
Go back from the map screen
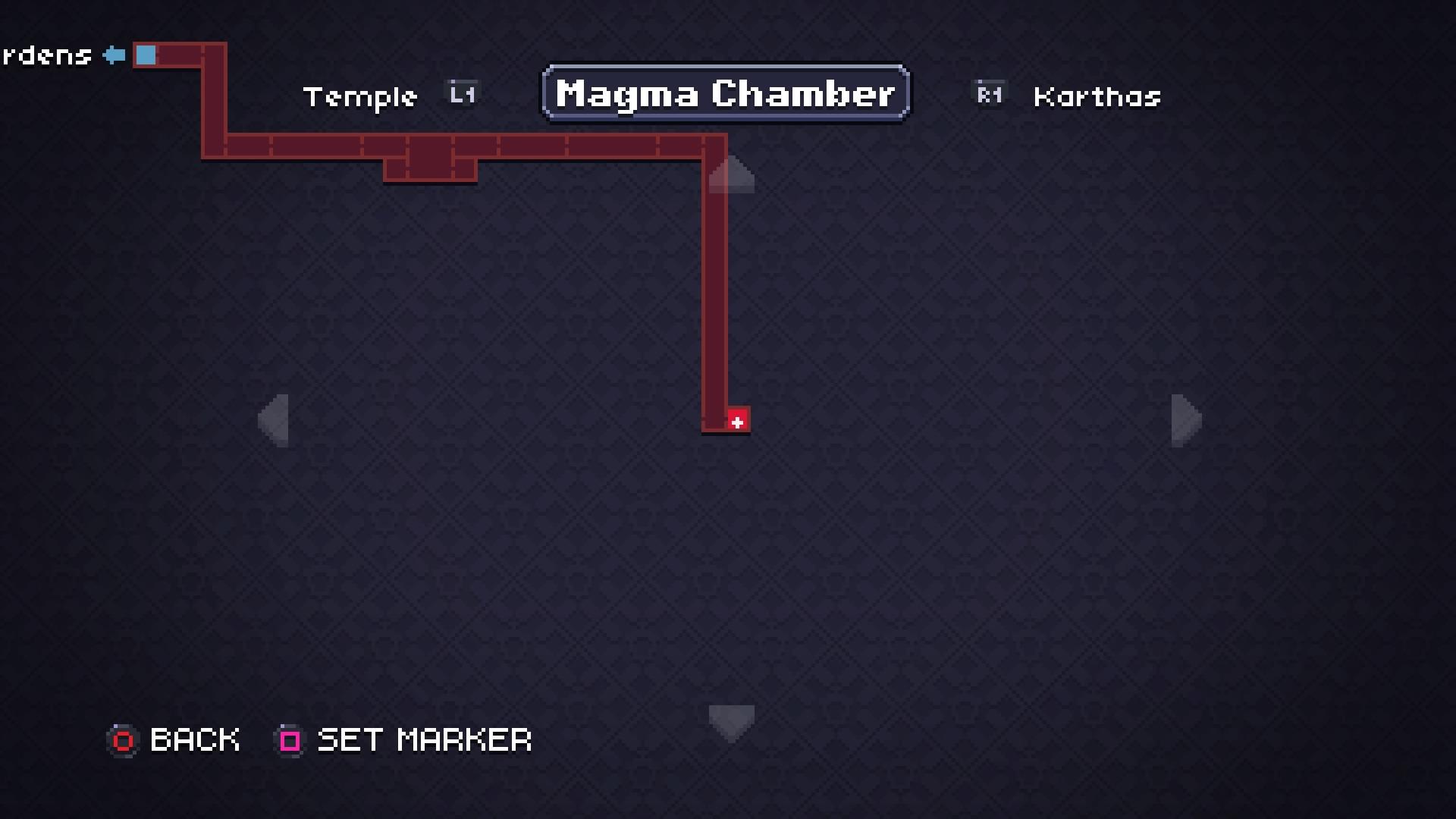click(175, 740)
